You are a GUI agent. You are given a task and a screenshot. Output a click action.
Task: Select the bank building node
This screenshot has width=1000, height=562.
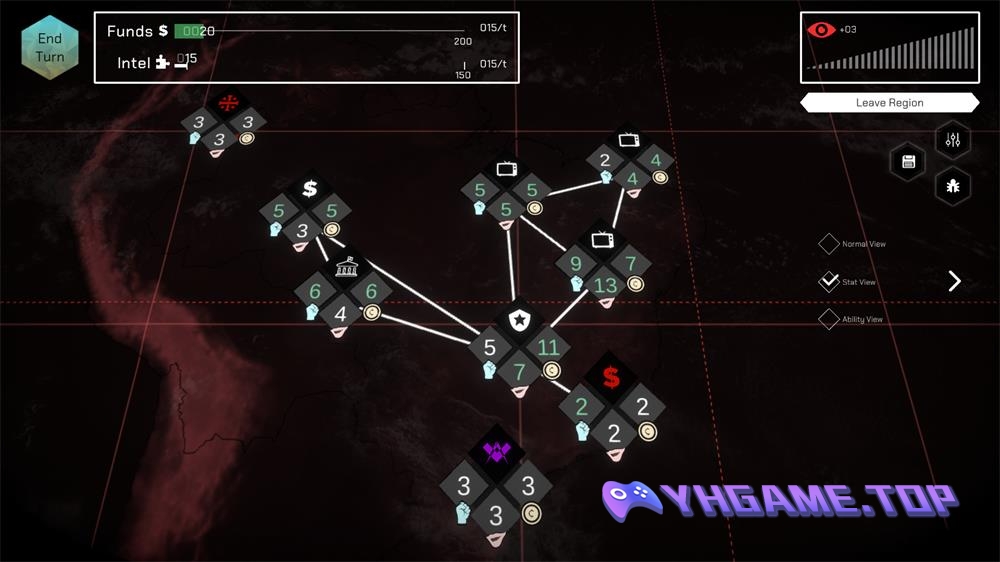(343, 269)
